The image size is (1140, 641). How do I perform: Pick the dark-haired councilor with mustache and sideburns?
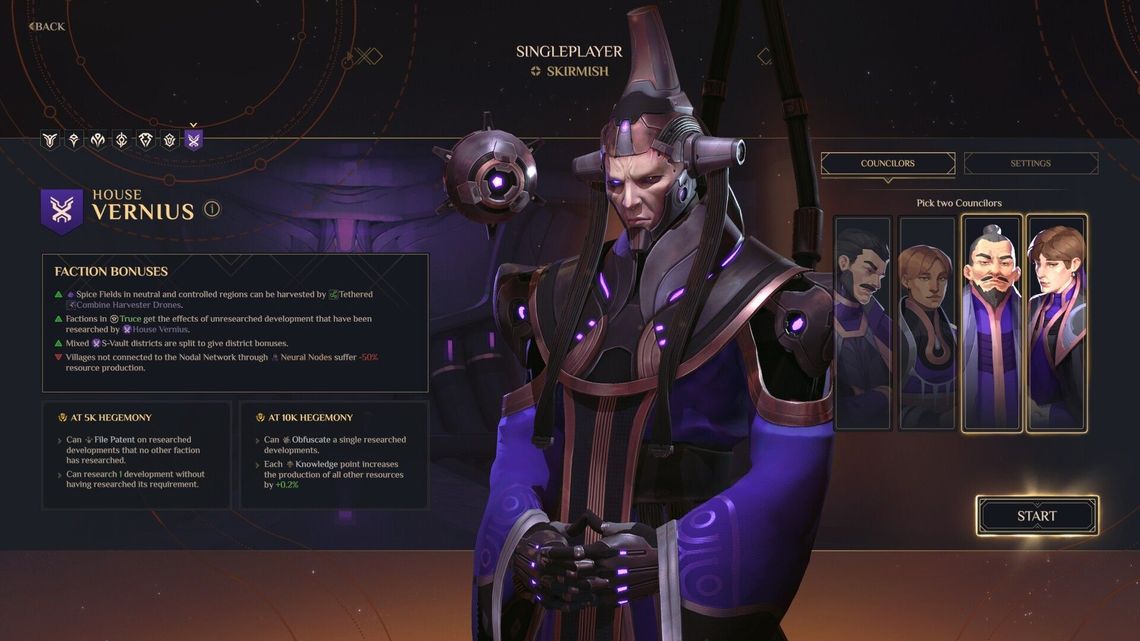tap(862, 322)
